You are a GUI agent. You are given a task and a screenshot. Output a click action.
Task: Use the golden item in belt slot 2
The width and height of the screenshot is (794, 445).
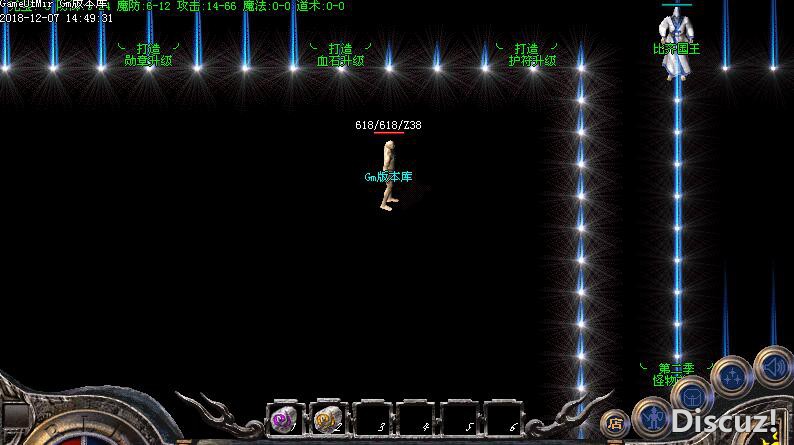coord(326,420)
